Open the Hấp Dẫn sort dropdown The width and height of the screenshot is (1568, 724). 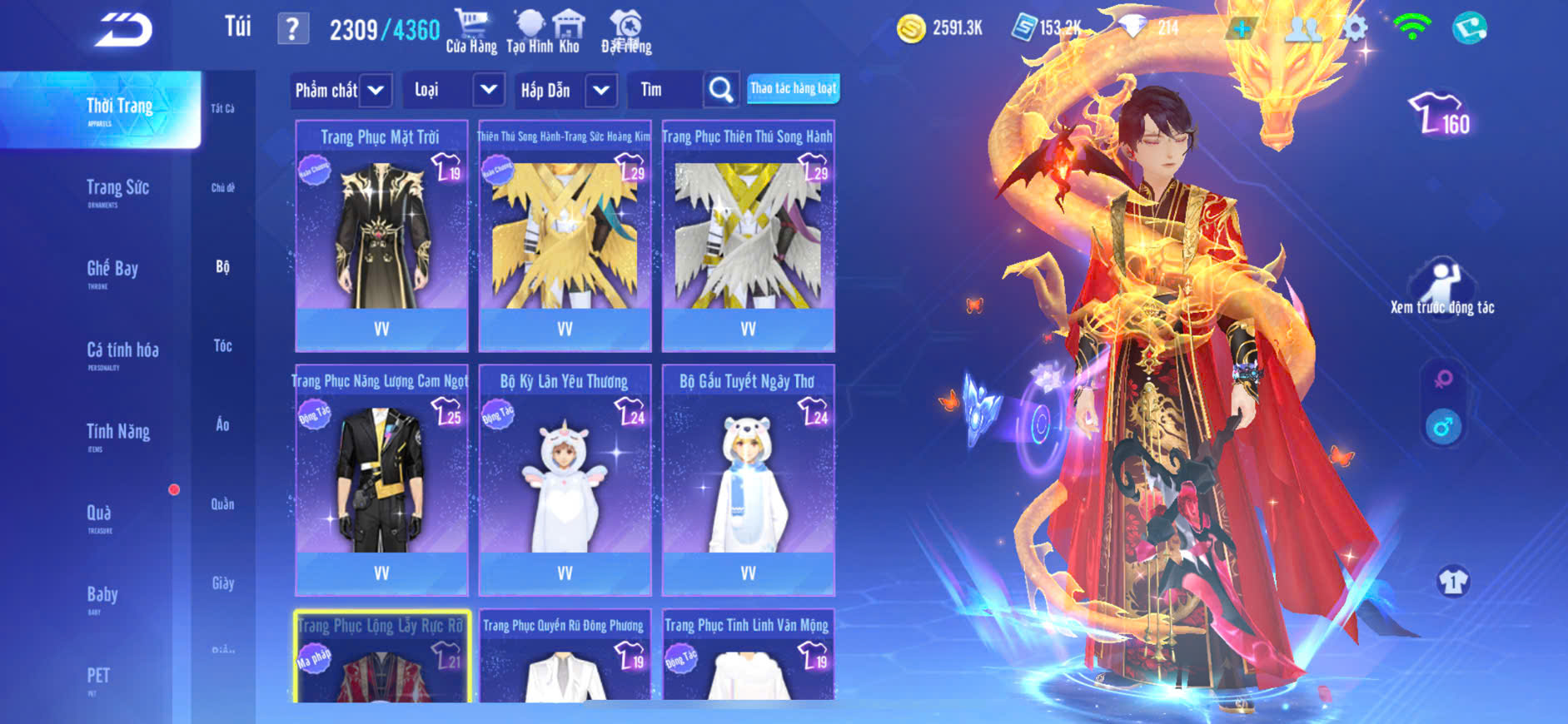coord(601,90)
